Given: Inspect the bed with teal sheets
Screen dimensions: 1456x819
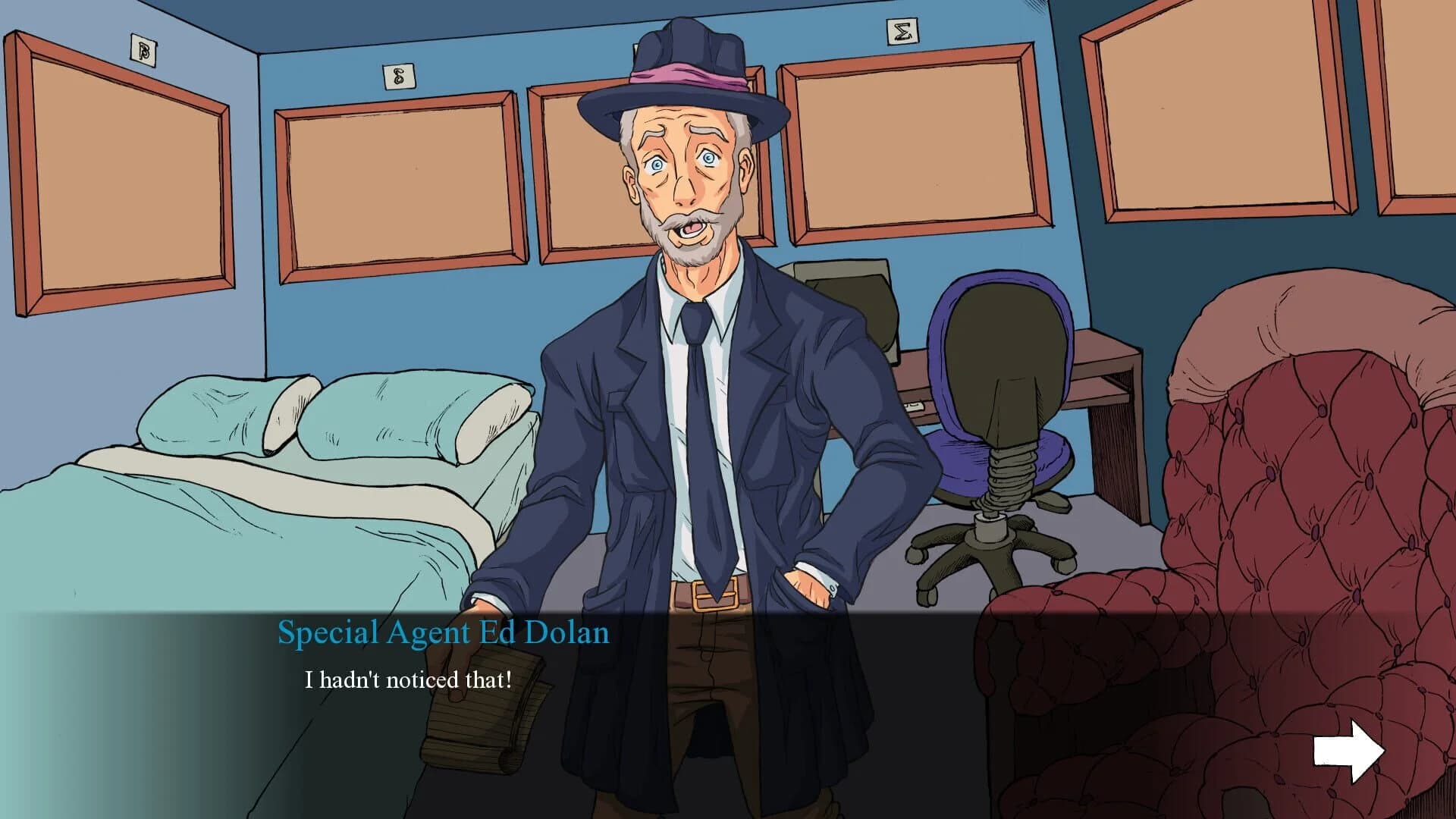Looking at the screenshot, I should [227, 531].
